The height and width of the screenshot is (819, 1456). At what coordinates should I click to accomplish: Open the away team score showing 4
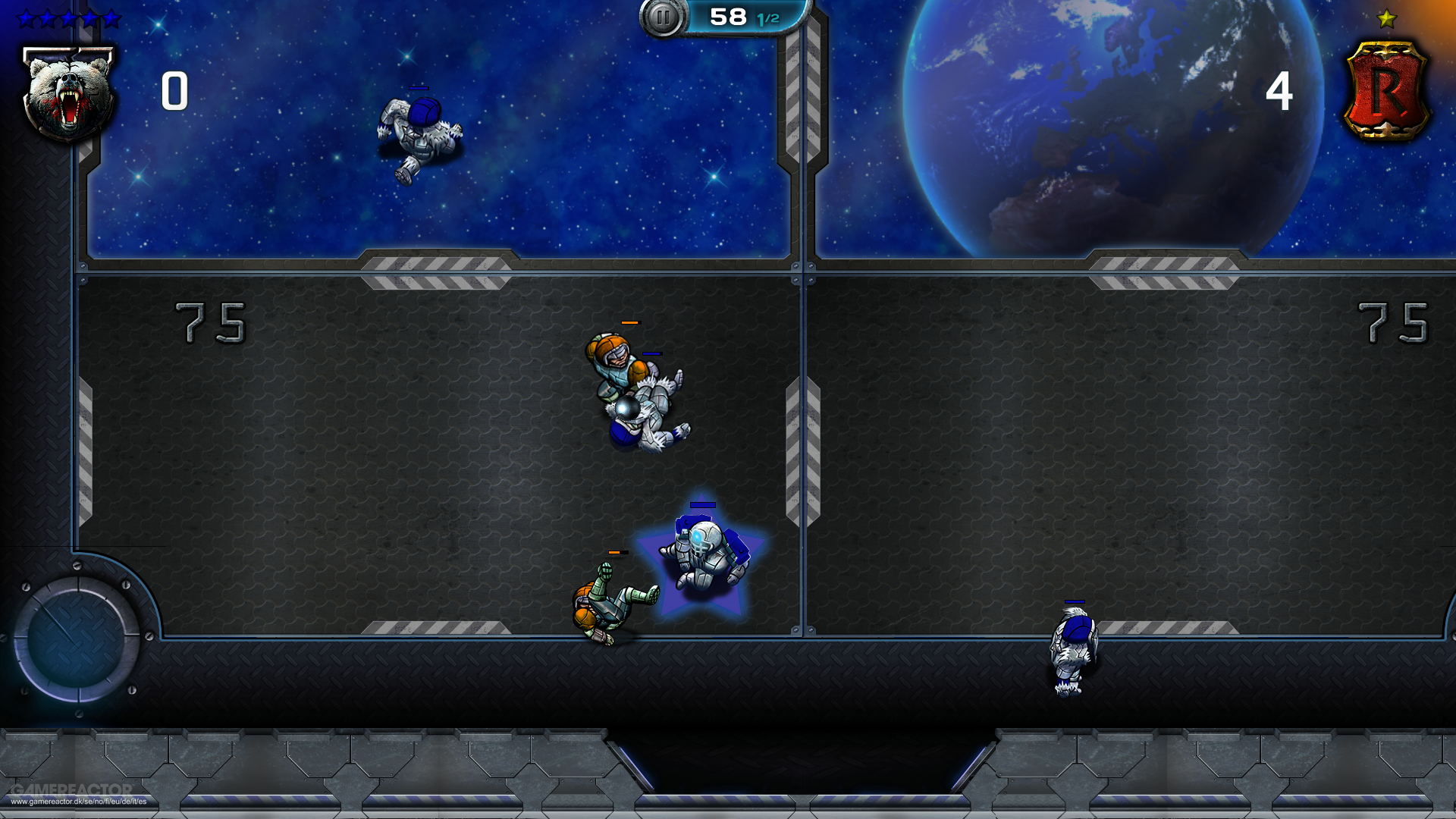click(x=1282, y=91)
